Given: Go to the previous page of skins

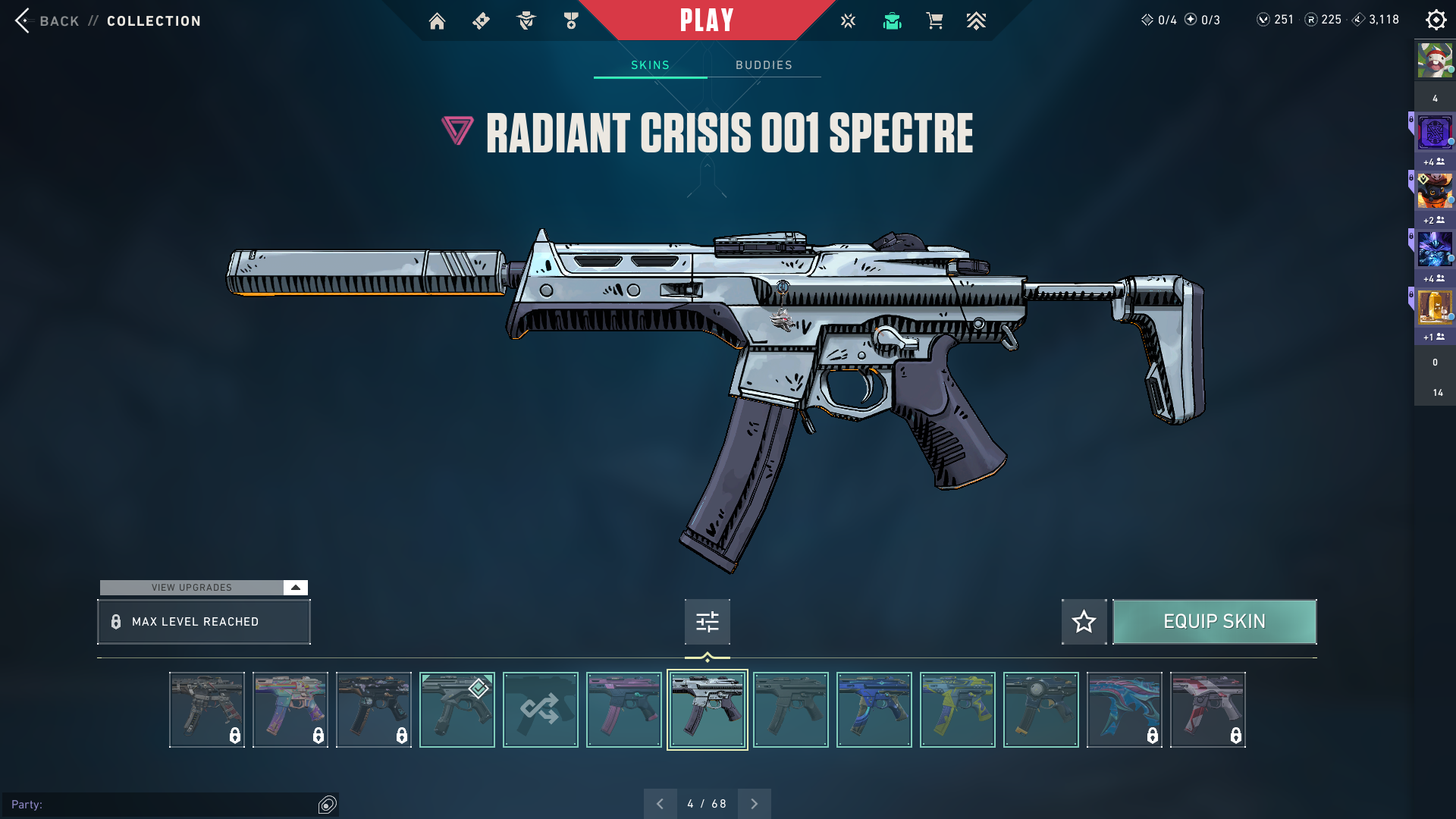Looking at the screenshot, I should click(x=660, y=804).
